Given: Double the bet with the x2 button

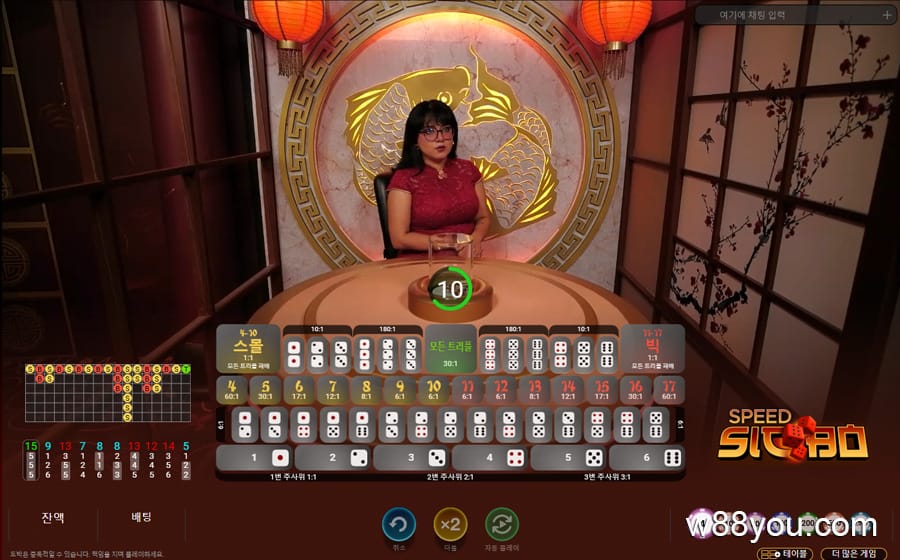Looking at the screenshot, I should point(450,524).
